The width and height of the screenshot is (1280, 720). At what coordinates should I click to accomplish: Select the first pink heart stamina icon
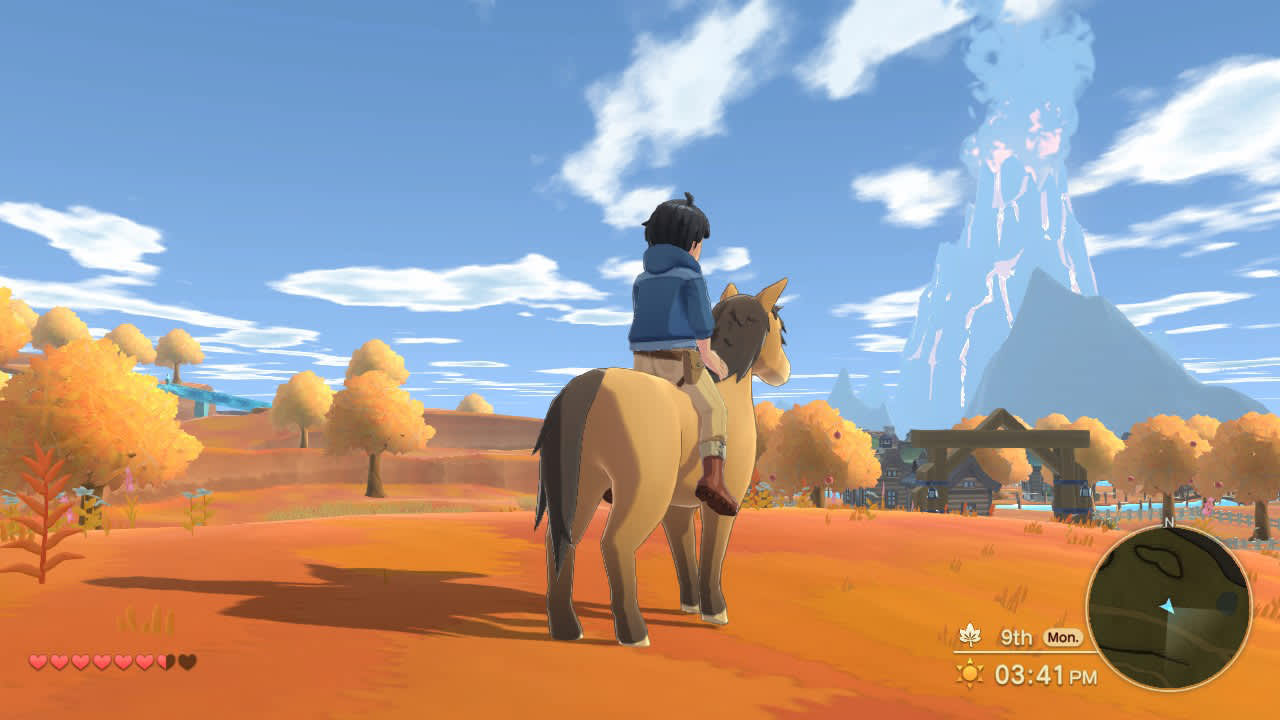click(38, 661)
